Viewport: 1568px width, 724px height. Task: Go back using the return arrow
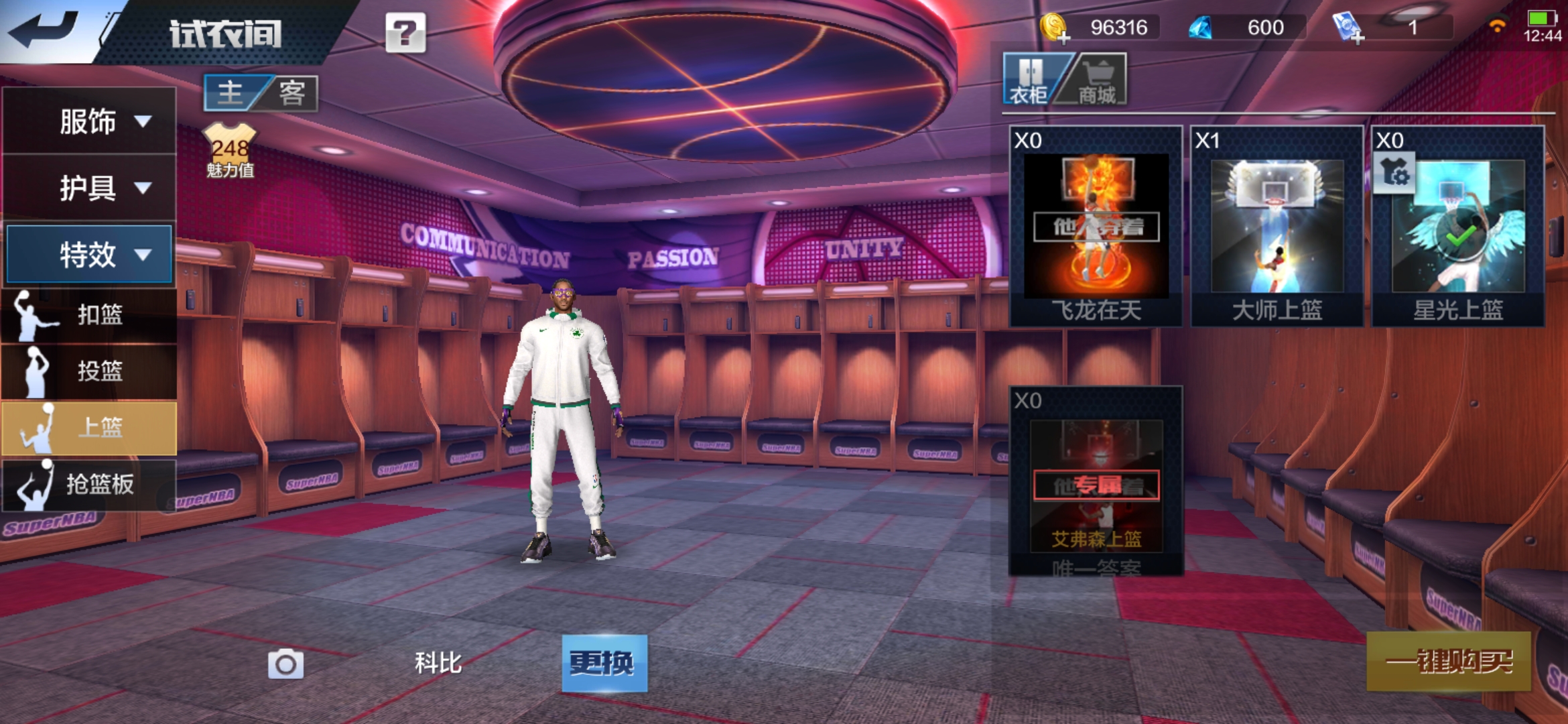click(x=44, y=30)
